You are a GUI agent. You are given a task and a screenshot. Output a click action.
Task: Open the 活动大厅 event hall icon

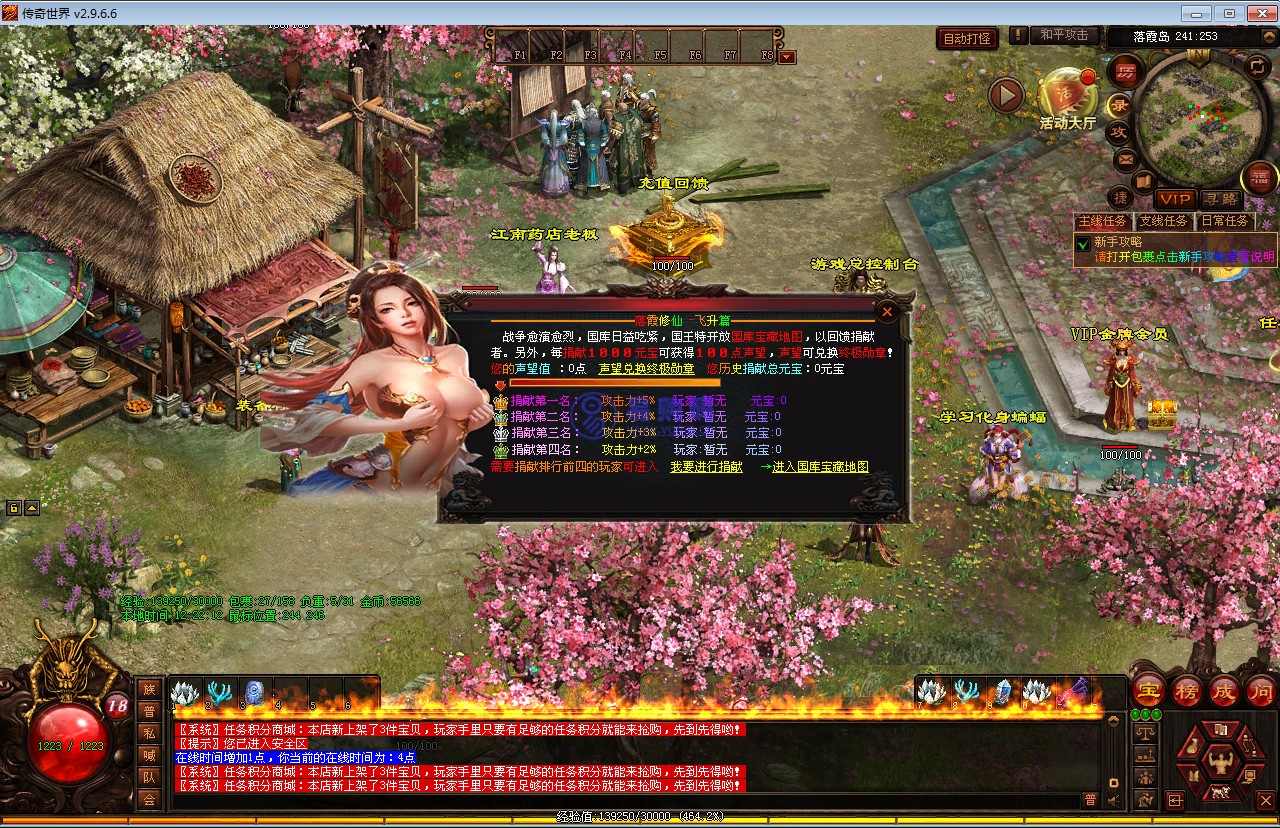pyautogui.click(x=1067, y=96)
